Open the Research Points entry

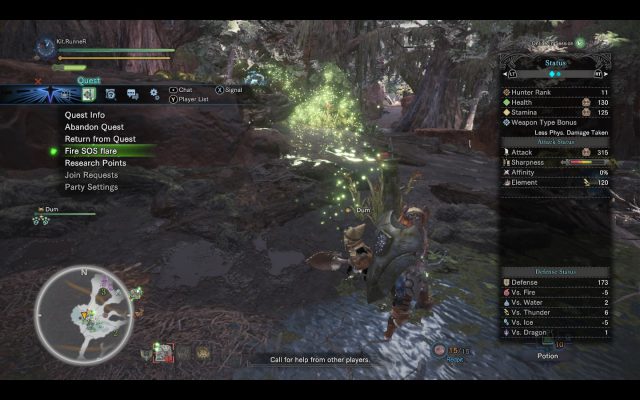coord(95,163)
